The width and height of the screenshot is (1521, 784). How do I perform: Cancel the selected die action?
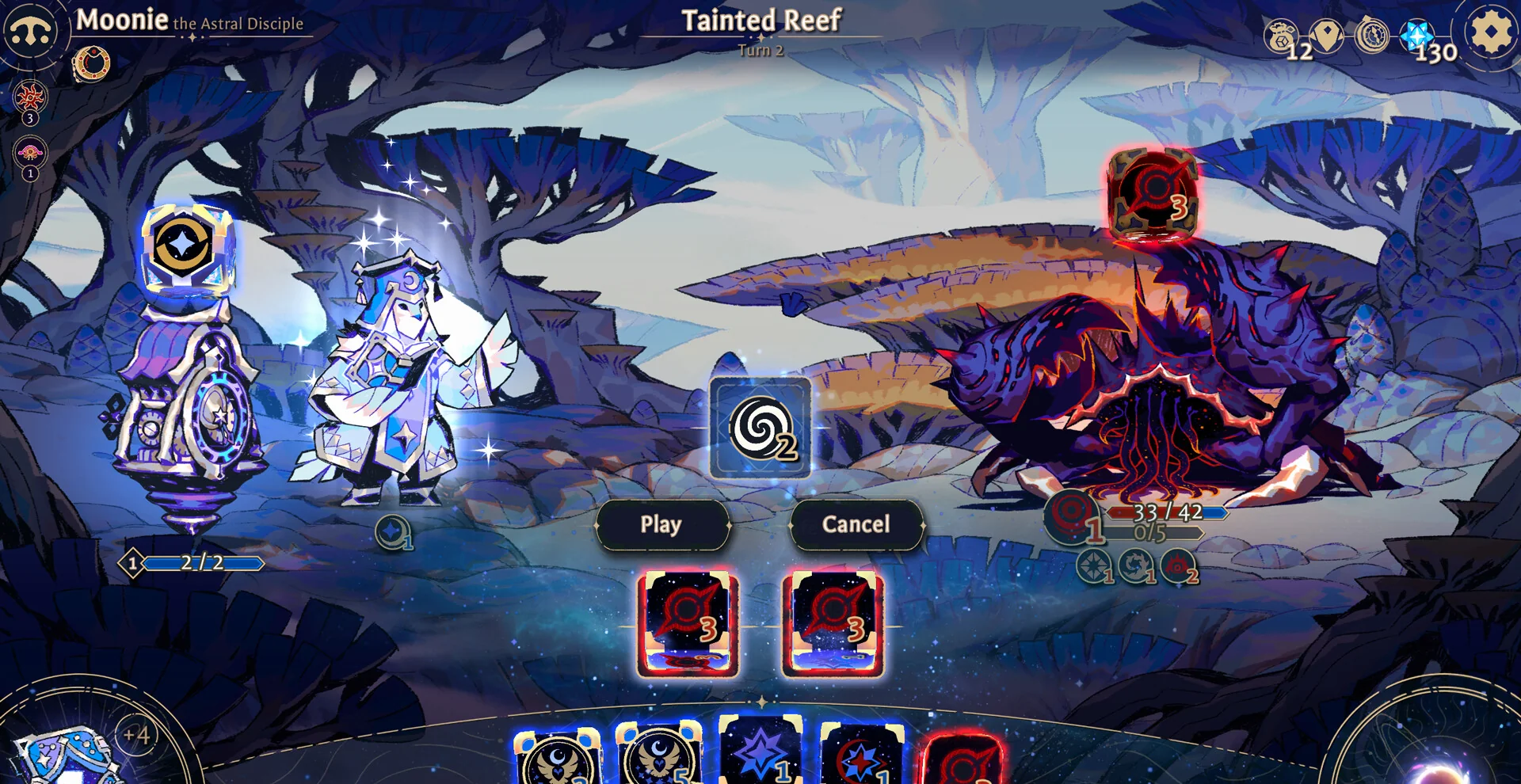click(856, 524)
